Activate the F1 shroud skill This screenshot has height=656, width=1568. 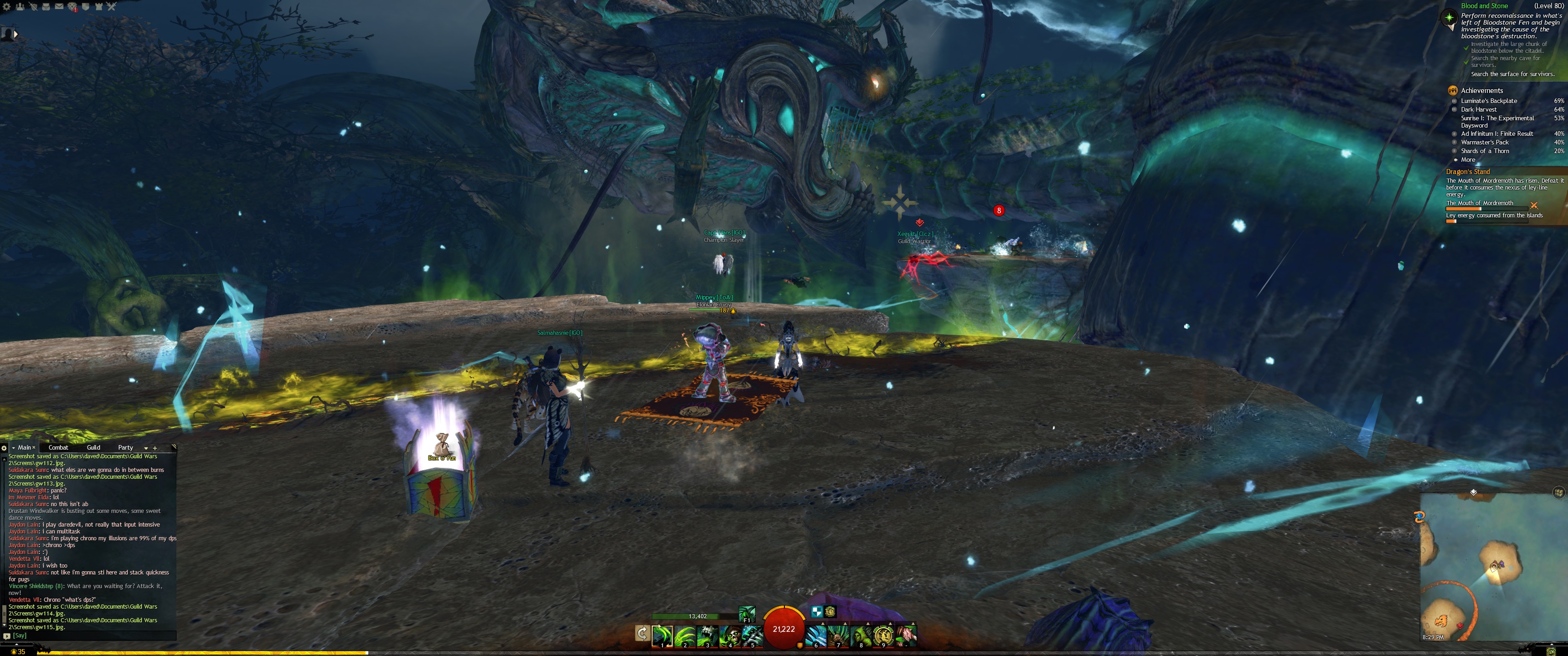click(x=747, y=613)
